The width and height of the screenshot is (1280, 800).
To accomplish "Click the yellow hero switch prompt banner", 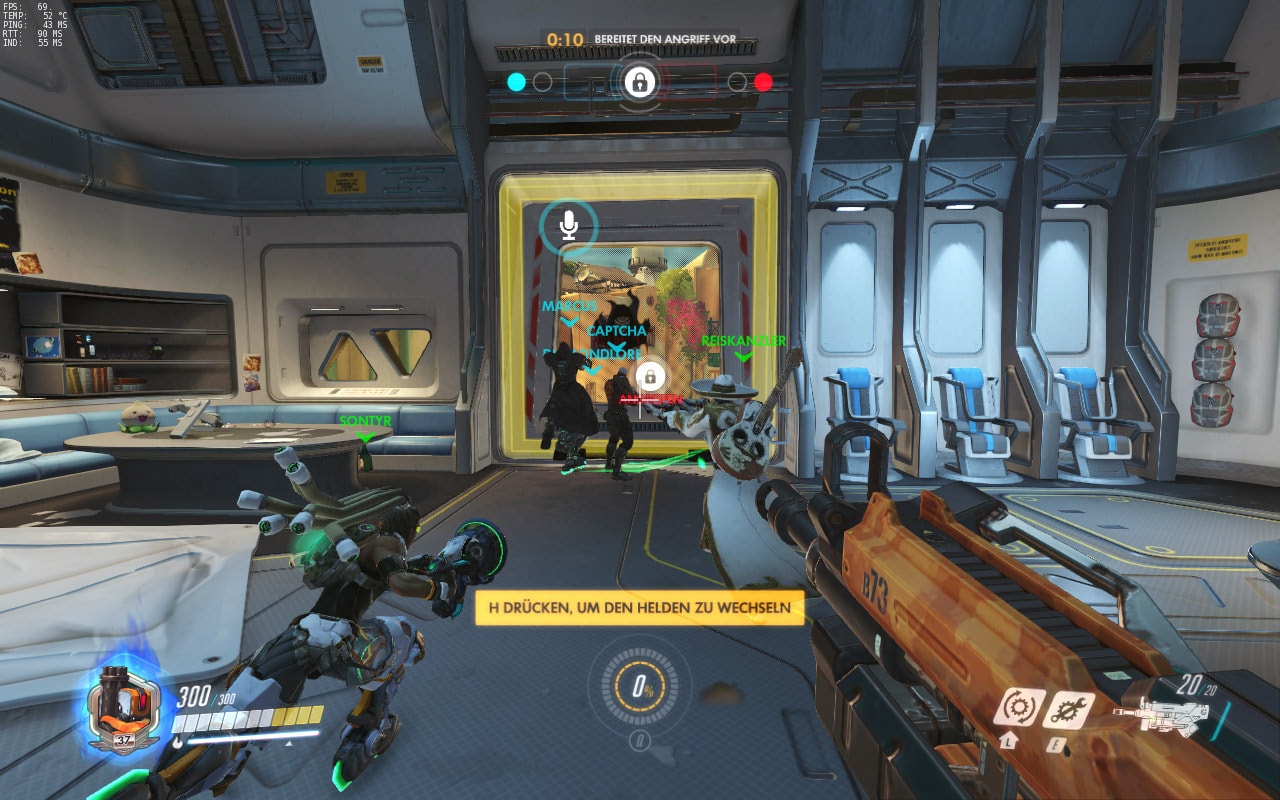I will pos(639,607).
